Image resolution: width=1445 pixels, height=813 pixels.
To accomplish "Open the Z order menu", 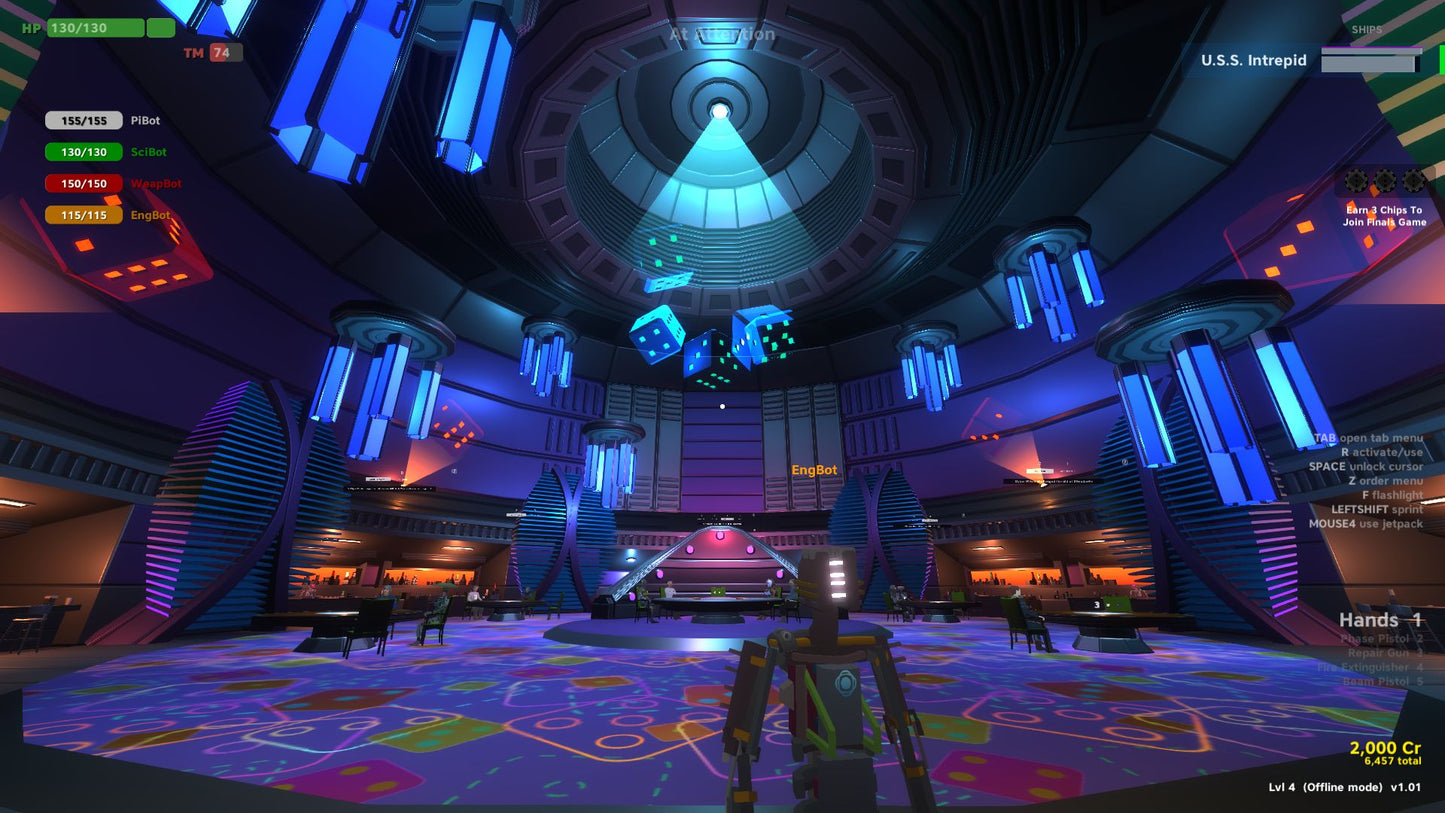I will [1386, 481].
